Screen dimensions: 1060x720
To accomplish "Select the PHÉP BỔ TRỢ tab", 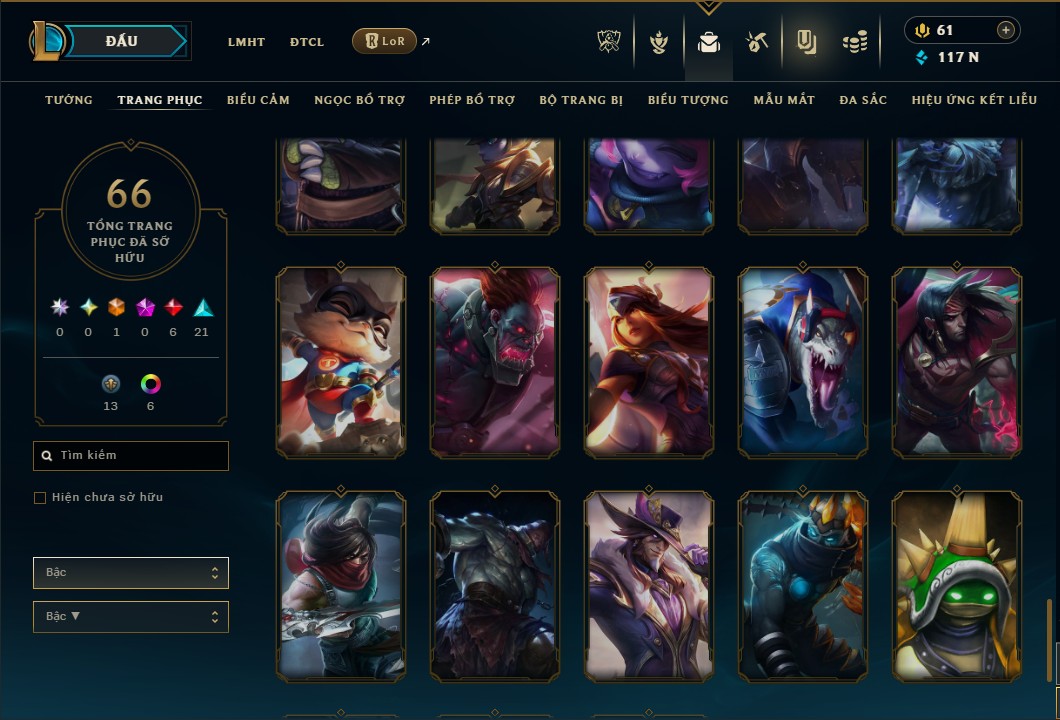I will click(472, 100).
